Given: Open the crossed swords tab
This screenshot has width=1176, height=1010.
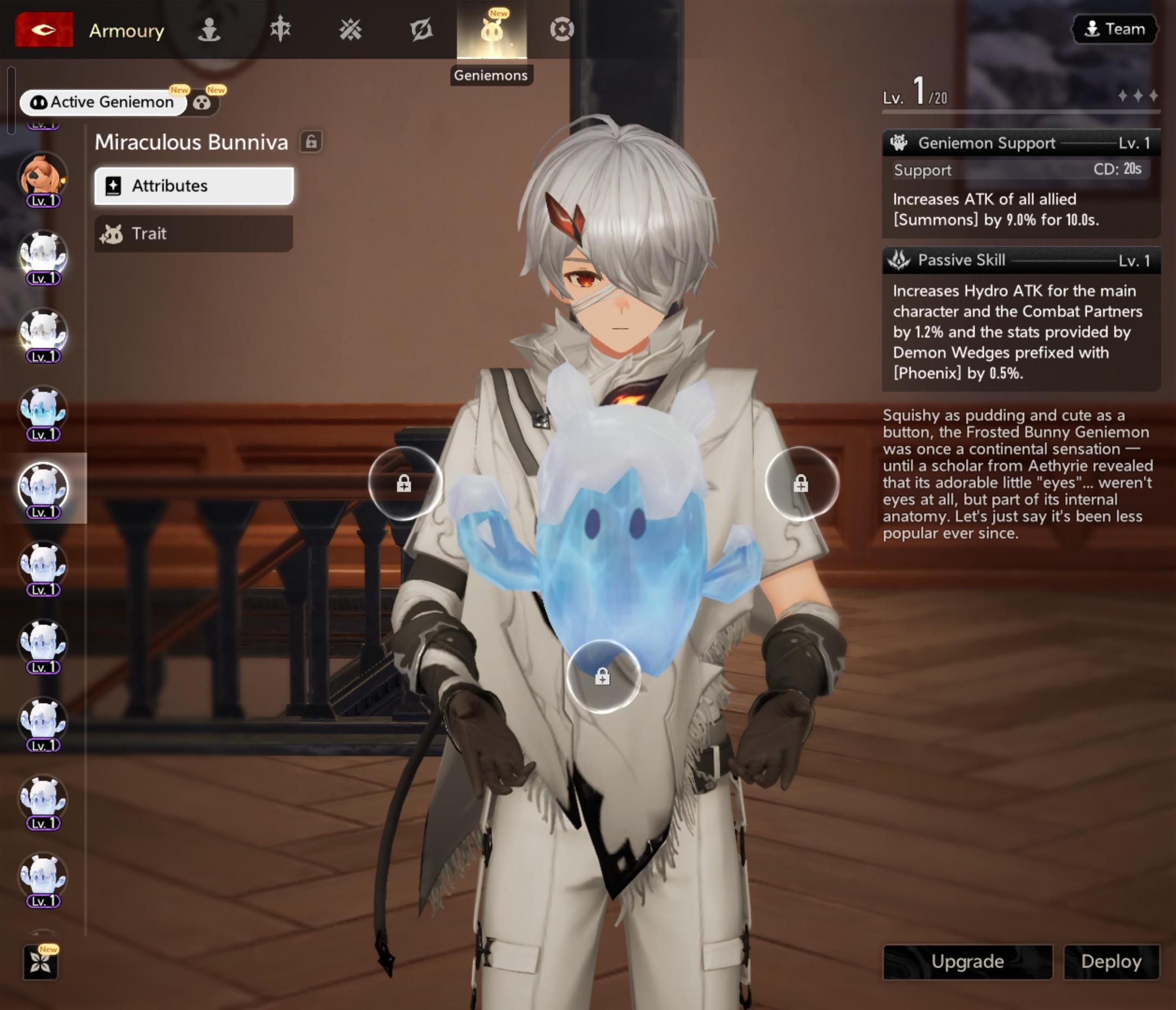Looking at the screenshot, I should click(350, 29).
